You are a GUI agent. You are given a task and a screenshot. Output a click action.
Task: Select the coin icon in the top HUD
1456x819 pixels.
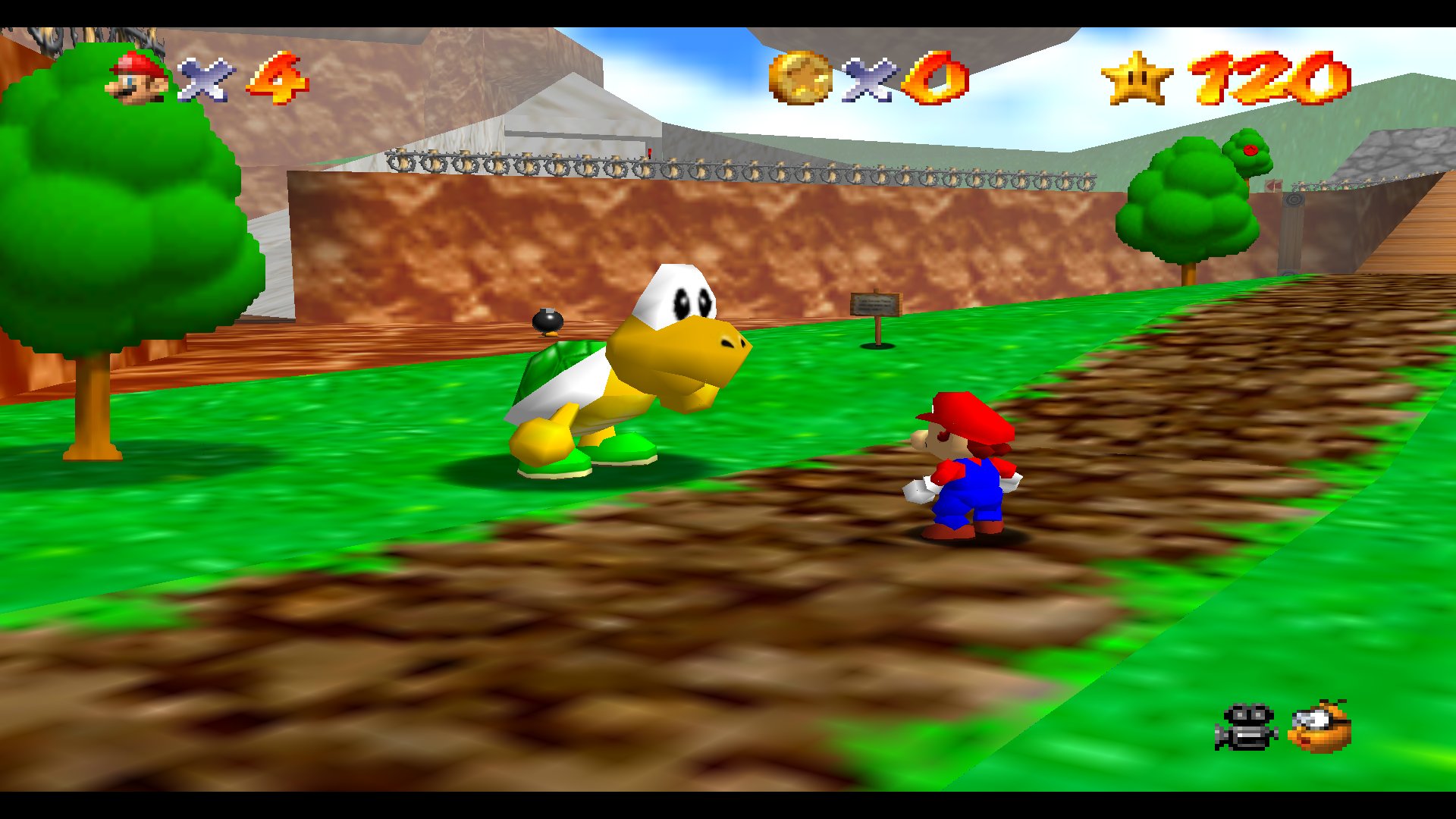(x=800, y=76)
